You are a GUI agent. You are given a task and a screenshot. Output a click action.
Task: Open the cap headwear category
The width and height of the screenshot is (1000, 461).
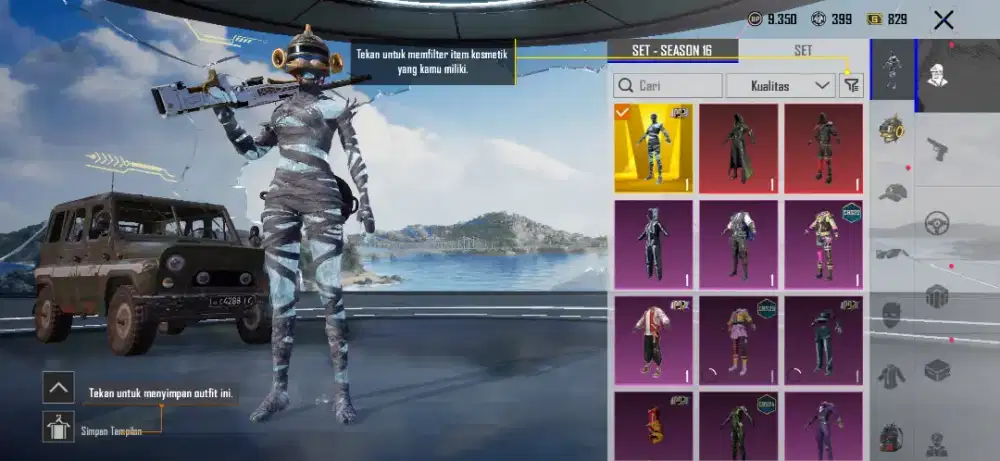click(892, 192)
